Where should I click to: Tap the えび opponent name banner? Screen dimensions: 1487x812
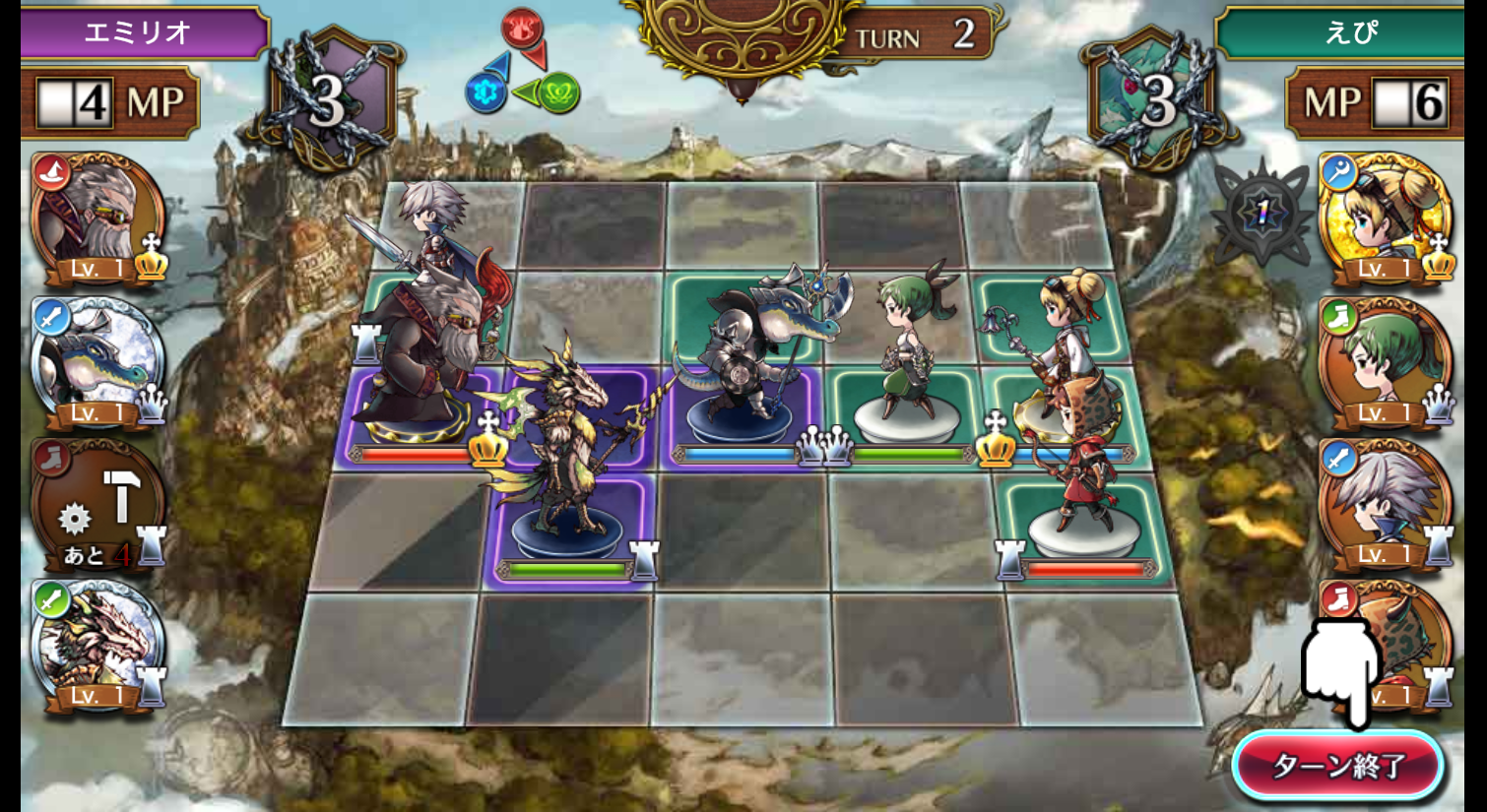[x=1347, y=32]
